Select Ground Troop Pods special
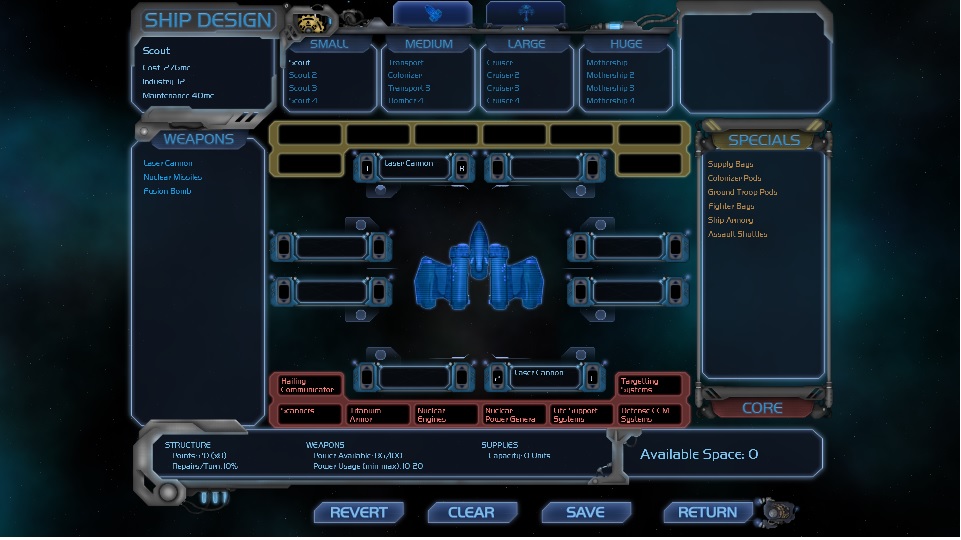The width and height of the screenshot is (961, 540). [742, 192]
